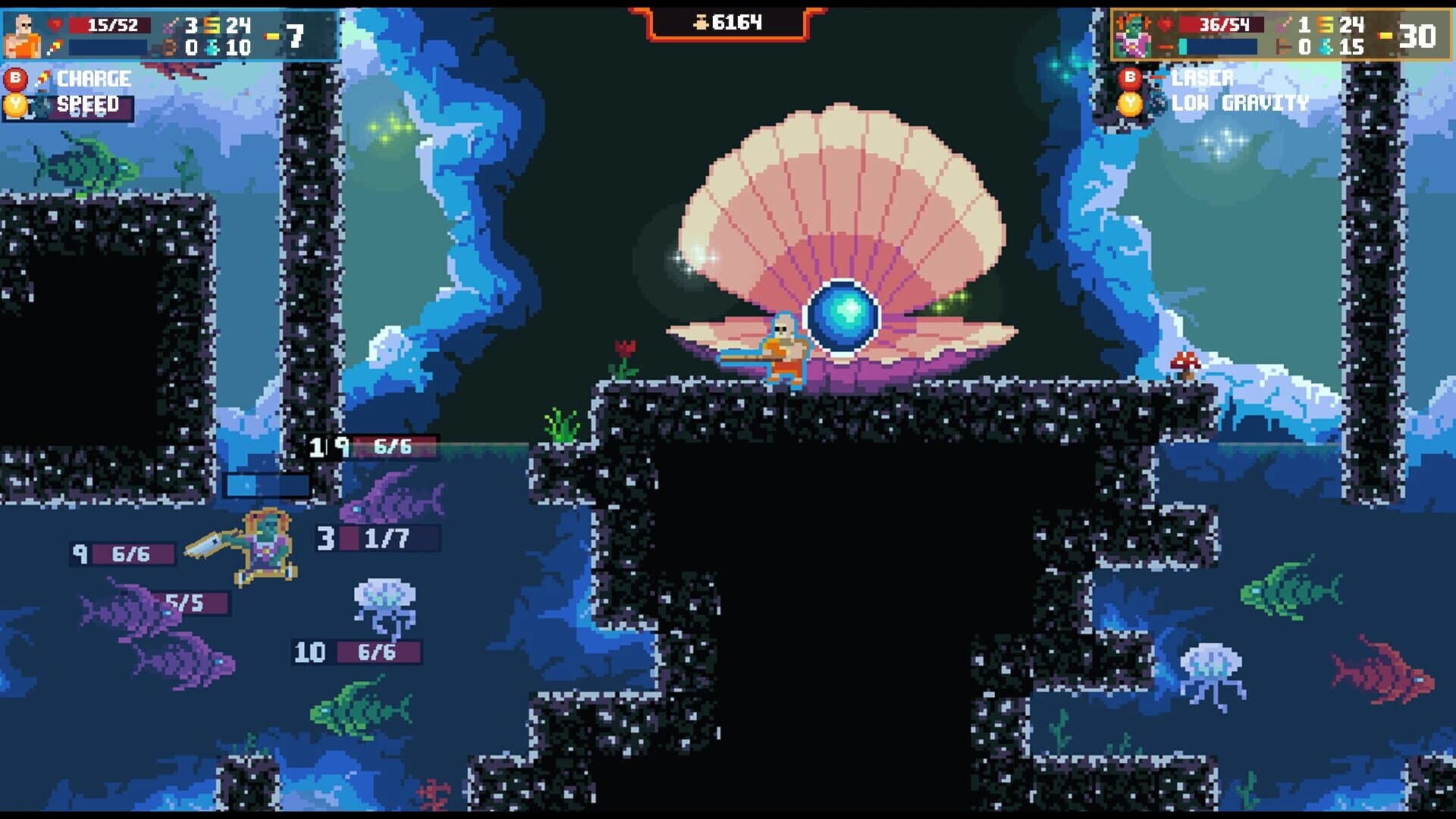The image size is (1456, 819).
Task: Select the LASER ability label
Action: coord(1203,78)
